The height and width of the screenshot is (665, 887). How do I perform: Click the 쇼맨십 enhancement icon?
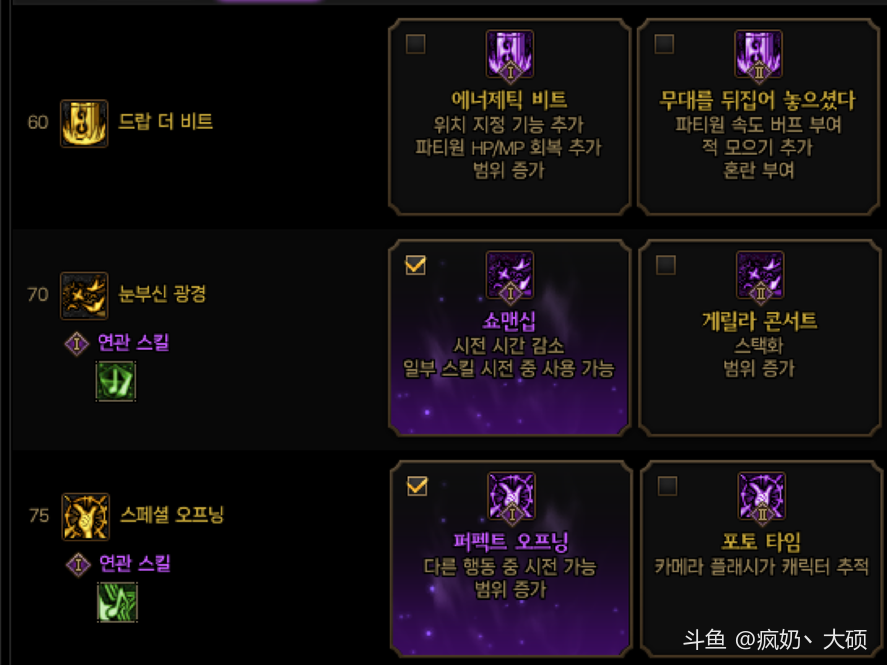tap(510, 276)
